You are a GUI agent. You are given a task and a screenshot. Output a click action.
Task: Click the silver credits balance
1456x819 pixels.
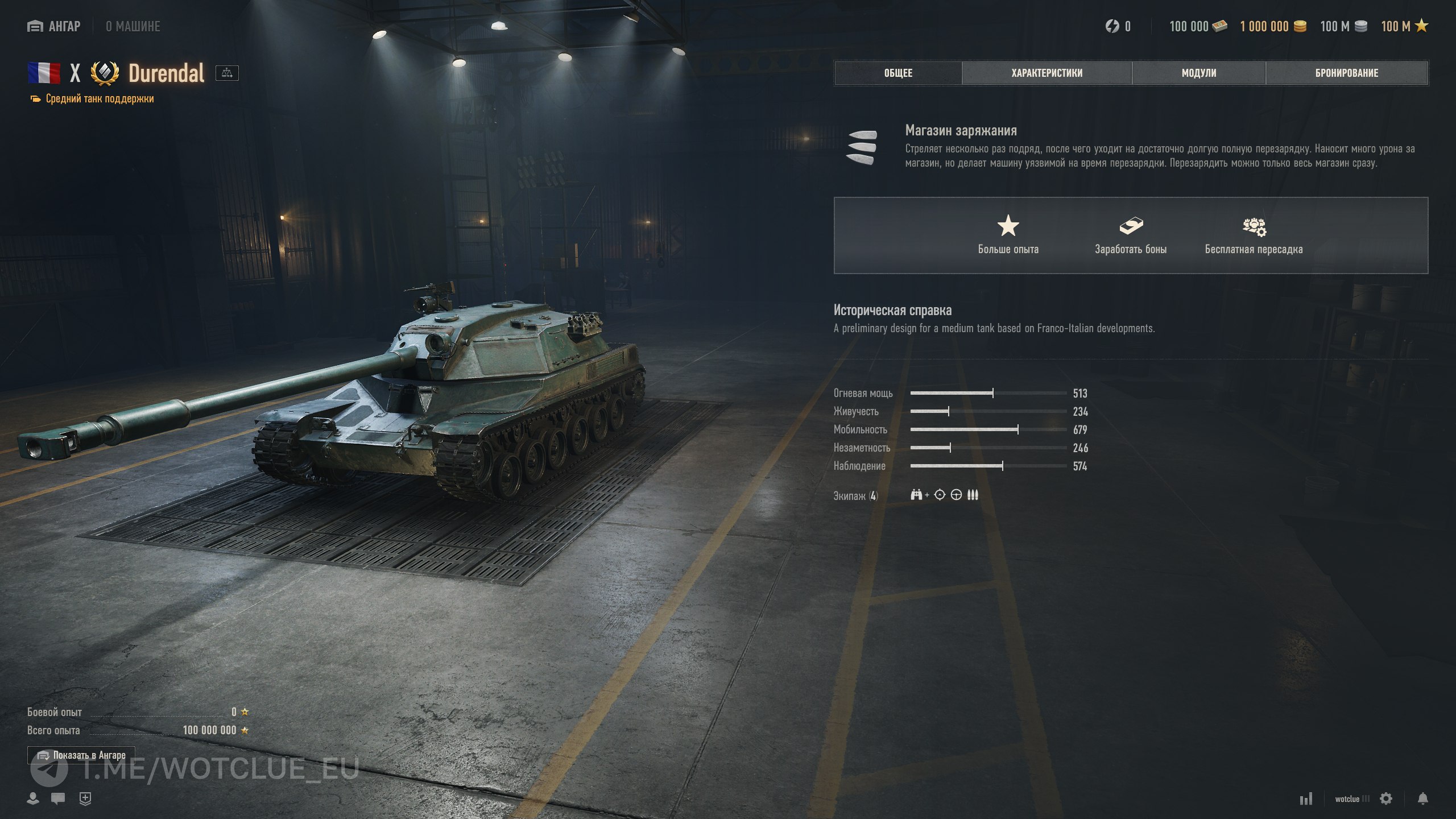point(1343,26)
